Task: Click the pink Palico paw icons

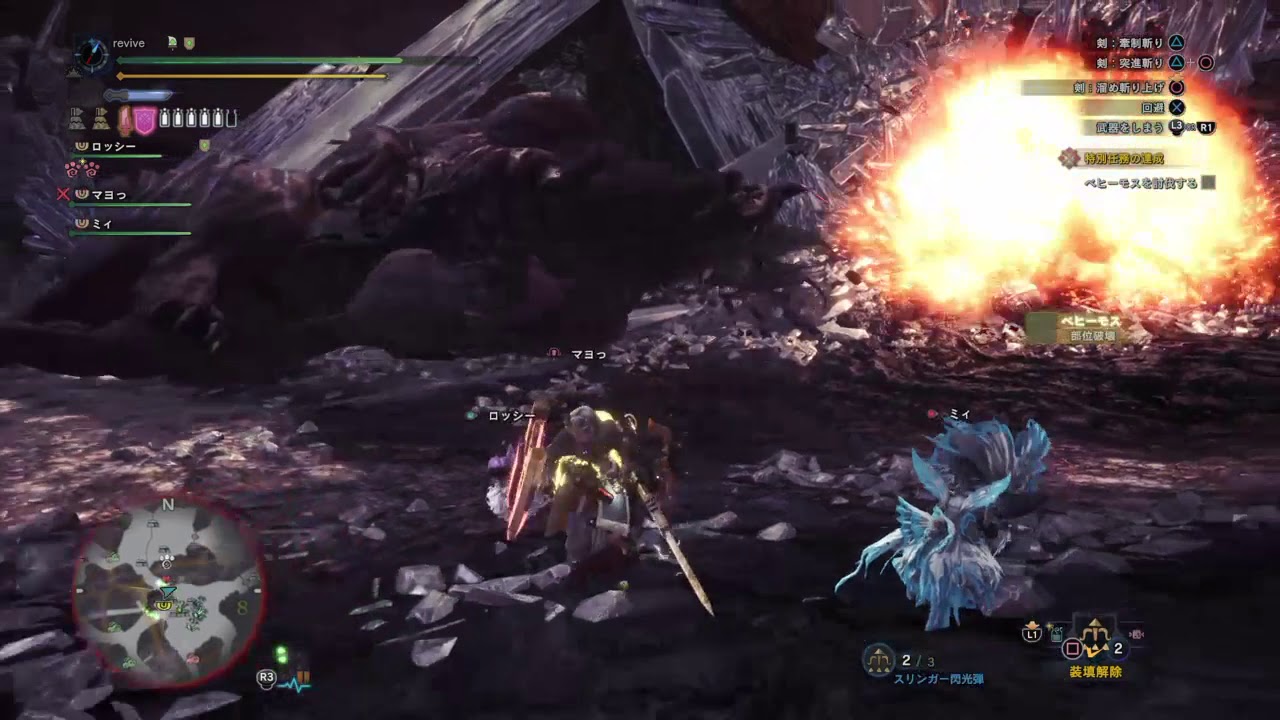Action: [x=83, y=168]
